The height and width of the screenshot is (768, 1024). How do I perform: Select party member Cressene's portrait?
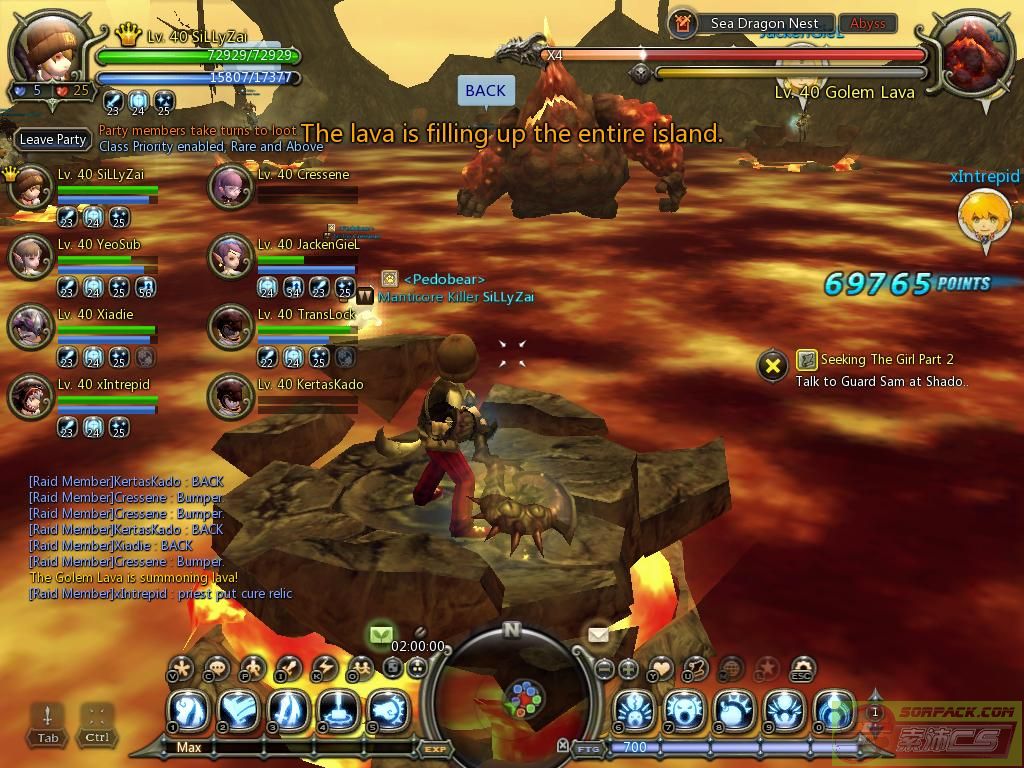click(x=231, y=187)
